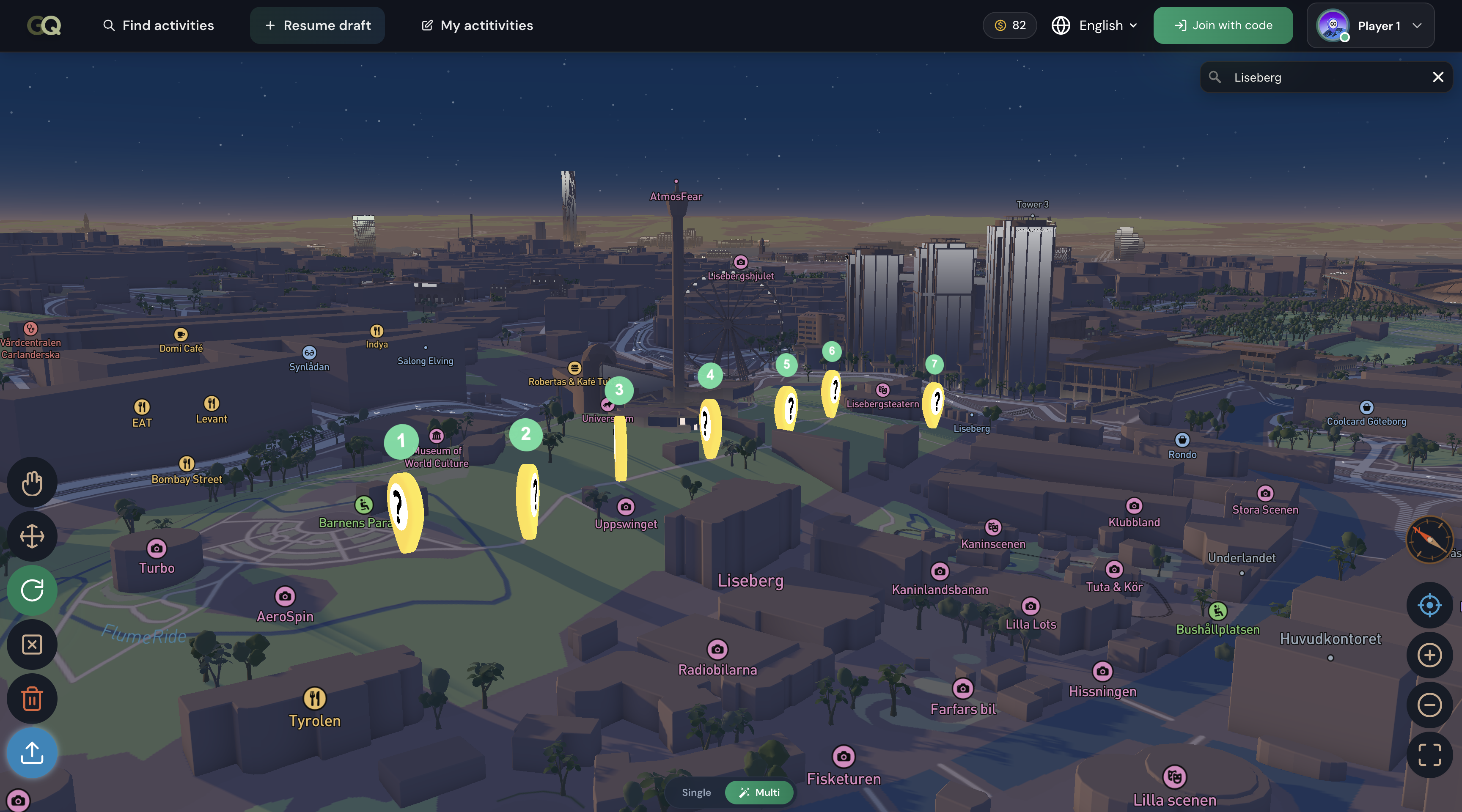The height and width of the screenshot is (812, 1462).
Task: Resume the saved draft
Action: (317, 25)
